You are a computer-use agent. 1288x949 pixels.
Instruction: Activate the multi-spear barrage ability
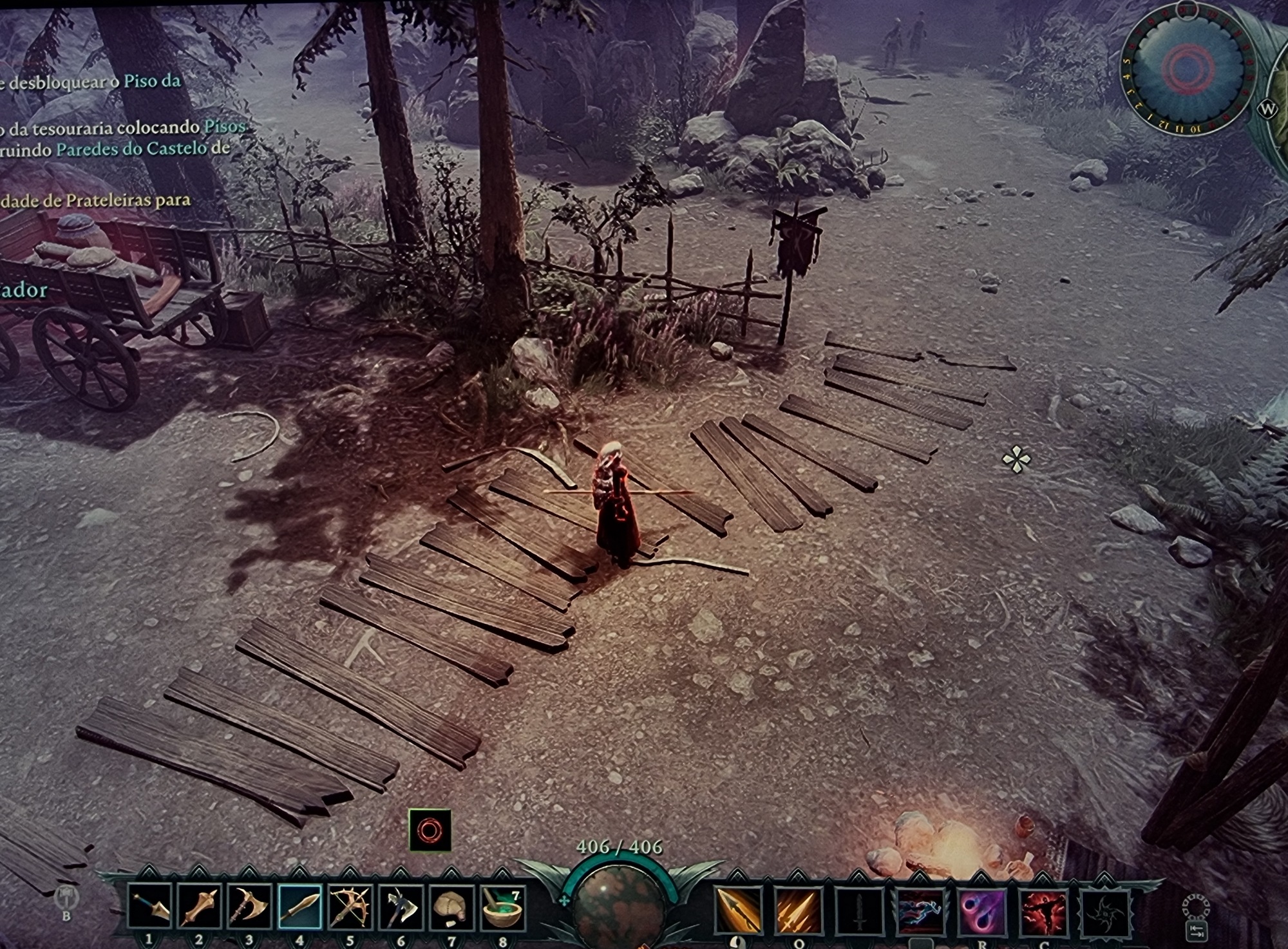click(x=799, y=910)
